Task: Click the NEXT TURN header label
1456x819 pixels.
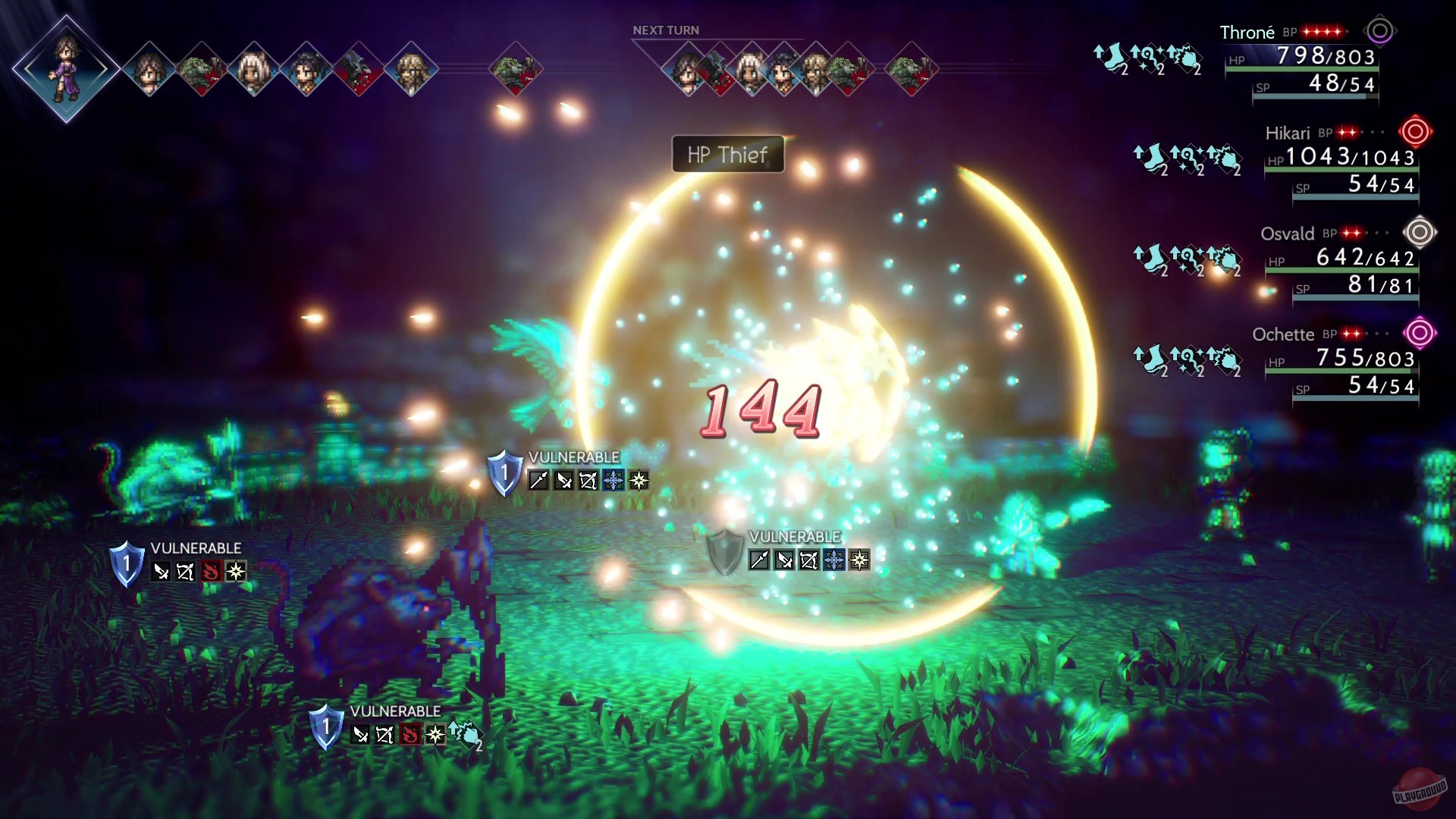Action: point(665,30)
